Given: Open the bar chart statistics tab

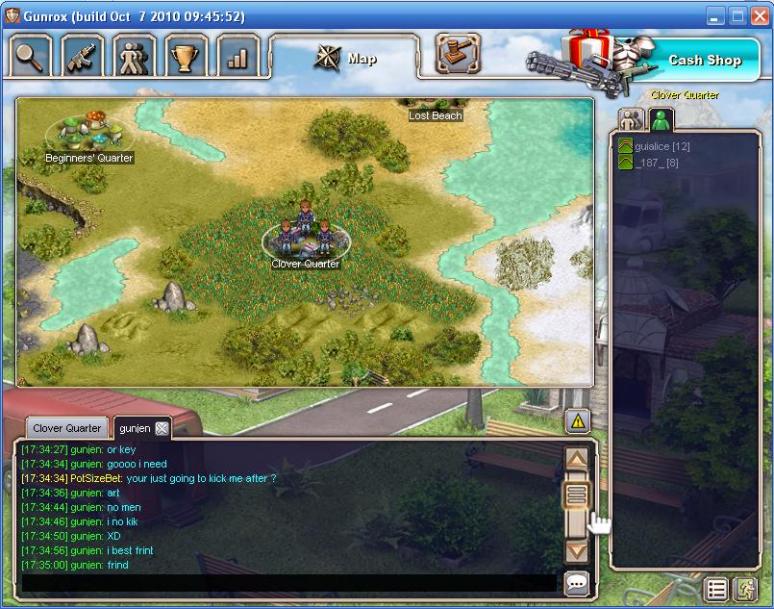Looking at the screenshot, I should pyautogui.click(x=237, y=56).
